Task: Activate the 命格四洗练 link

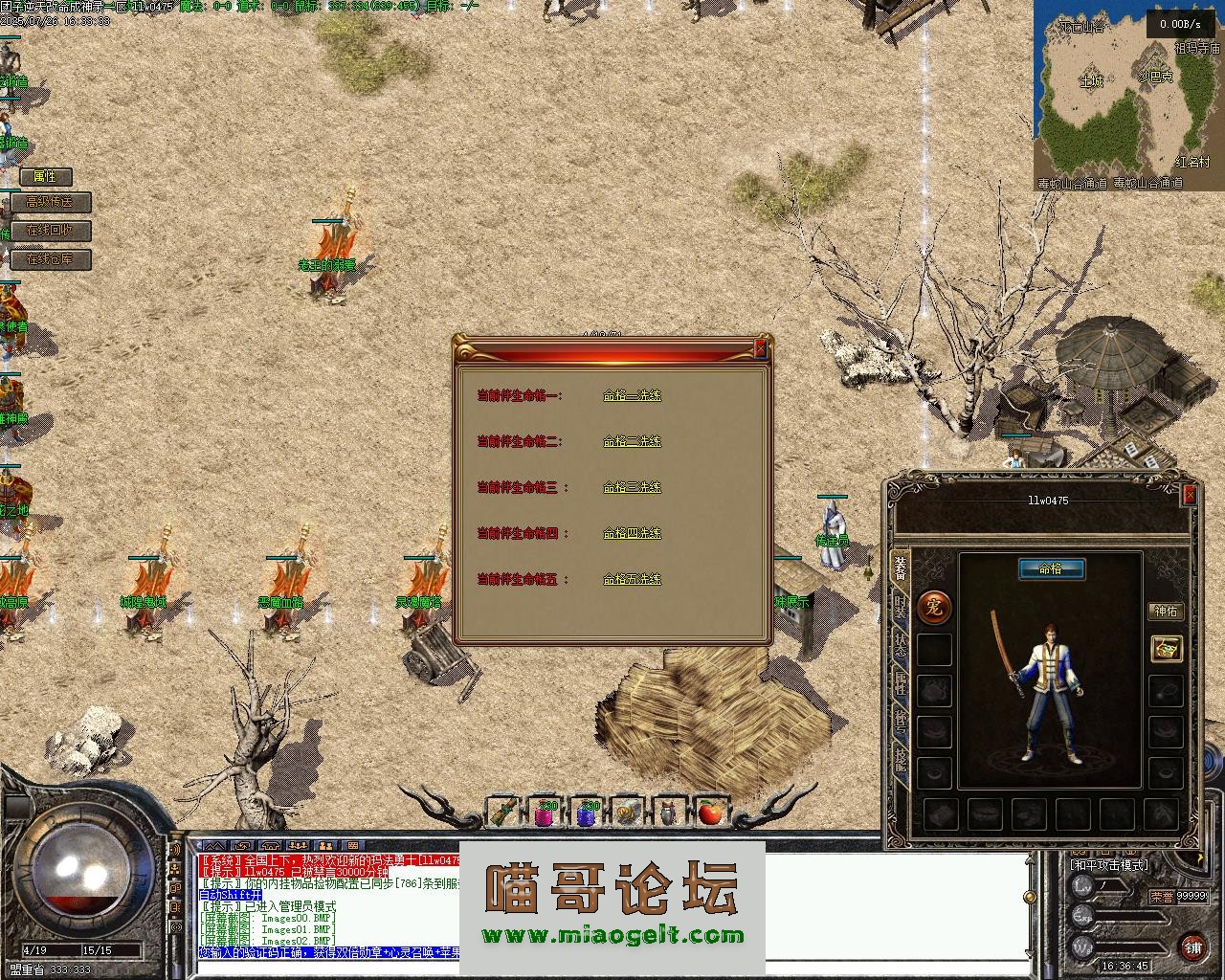Action: tap(632, 533)
